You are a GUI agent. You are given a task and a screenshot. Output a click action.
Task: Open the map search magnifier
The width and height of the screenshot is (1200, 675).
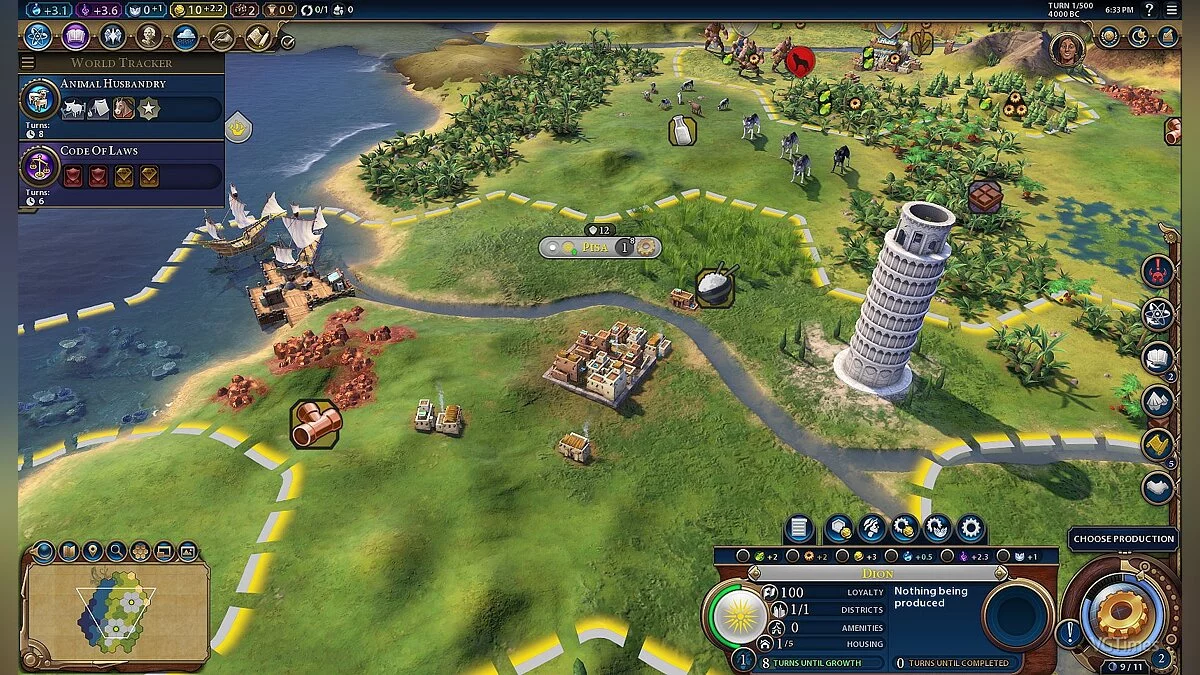tap(116, 551)
